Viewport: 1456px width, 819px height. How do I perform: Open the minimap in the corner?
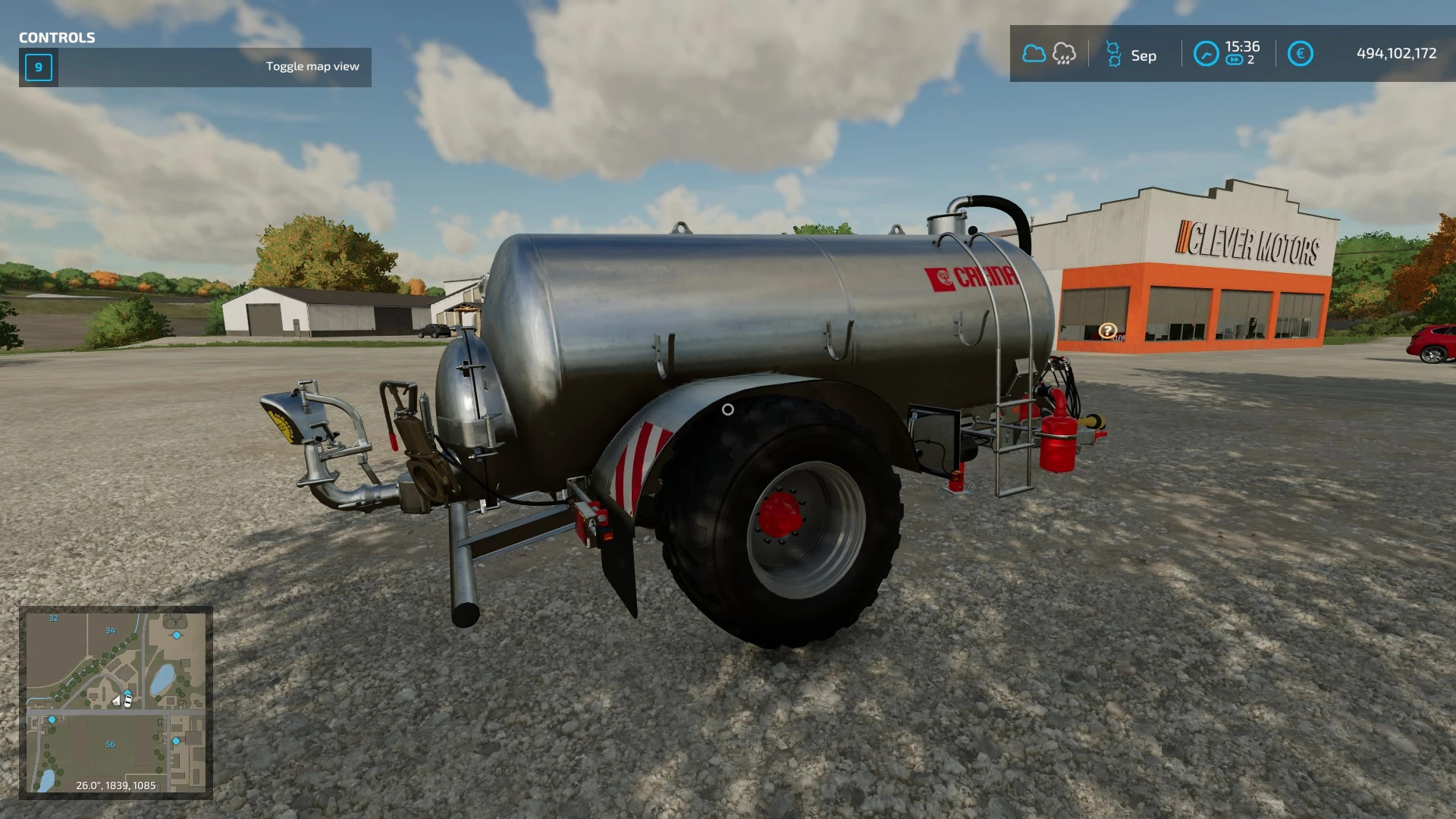(116, 702)
